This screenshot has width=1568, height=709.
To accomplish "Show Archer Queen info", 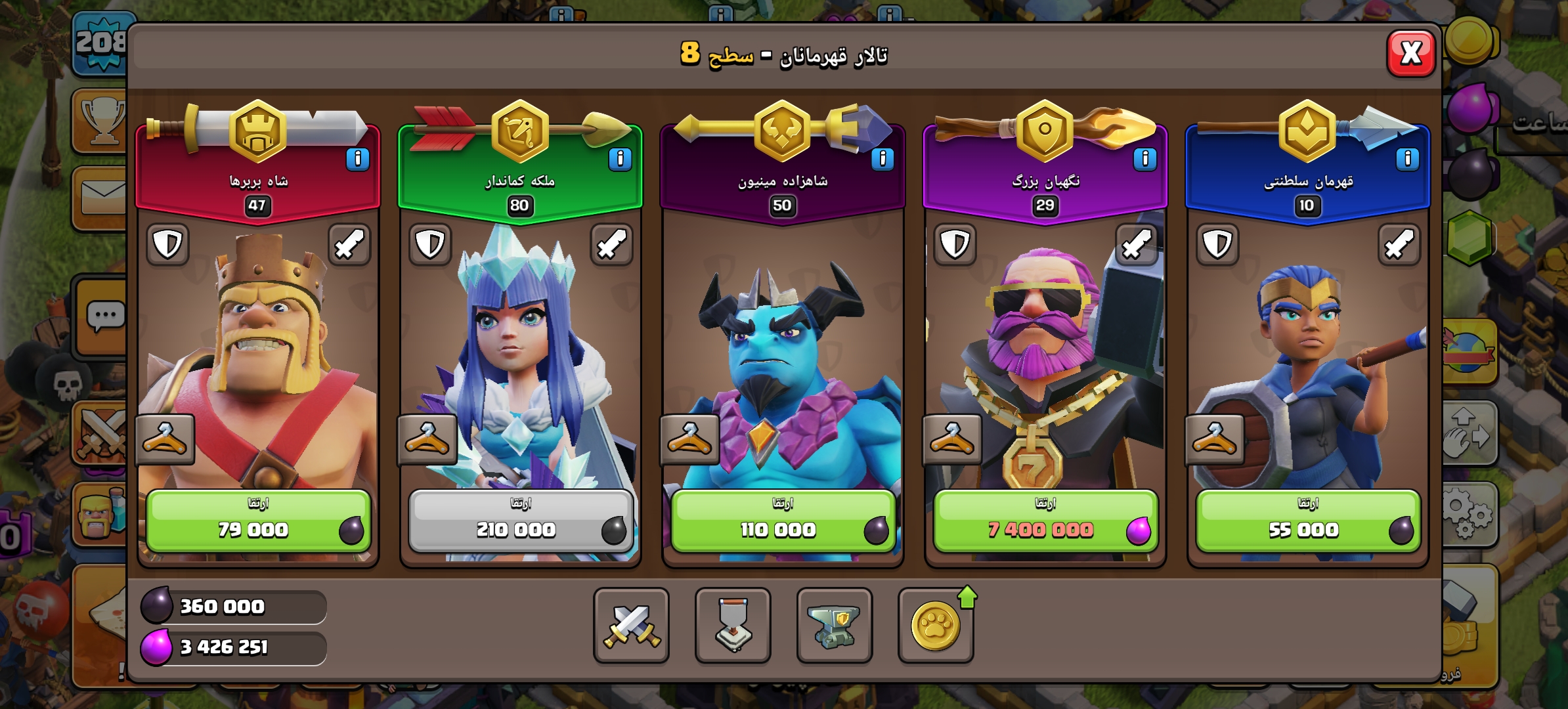I will (620, 159).
